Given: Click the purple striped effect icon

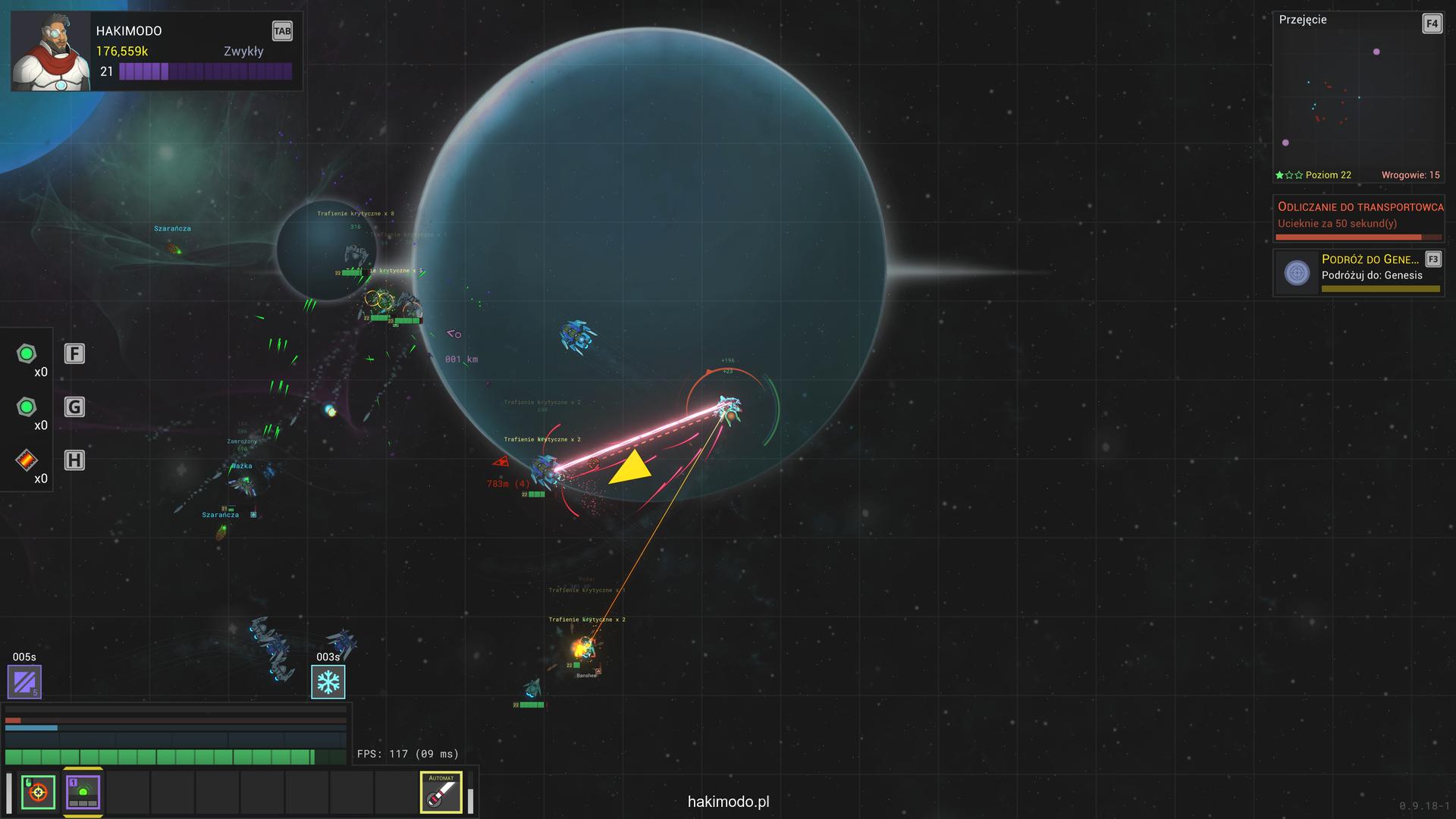Looking at the screenshot, I should [x=24, y=682].
